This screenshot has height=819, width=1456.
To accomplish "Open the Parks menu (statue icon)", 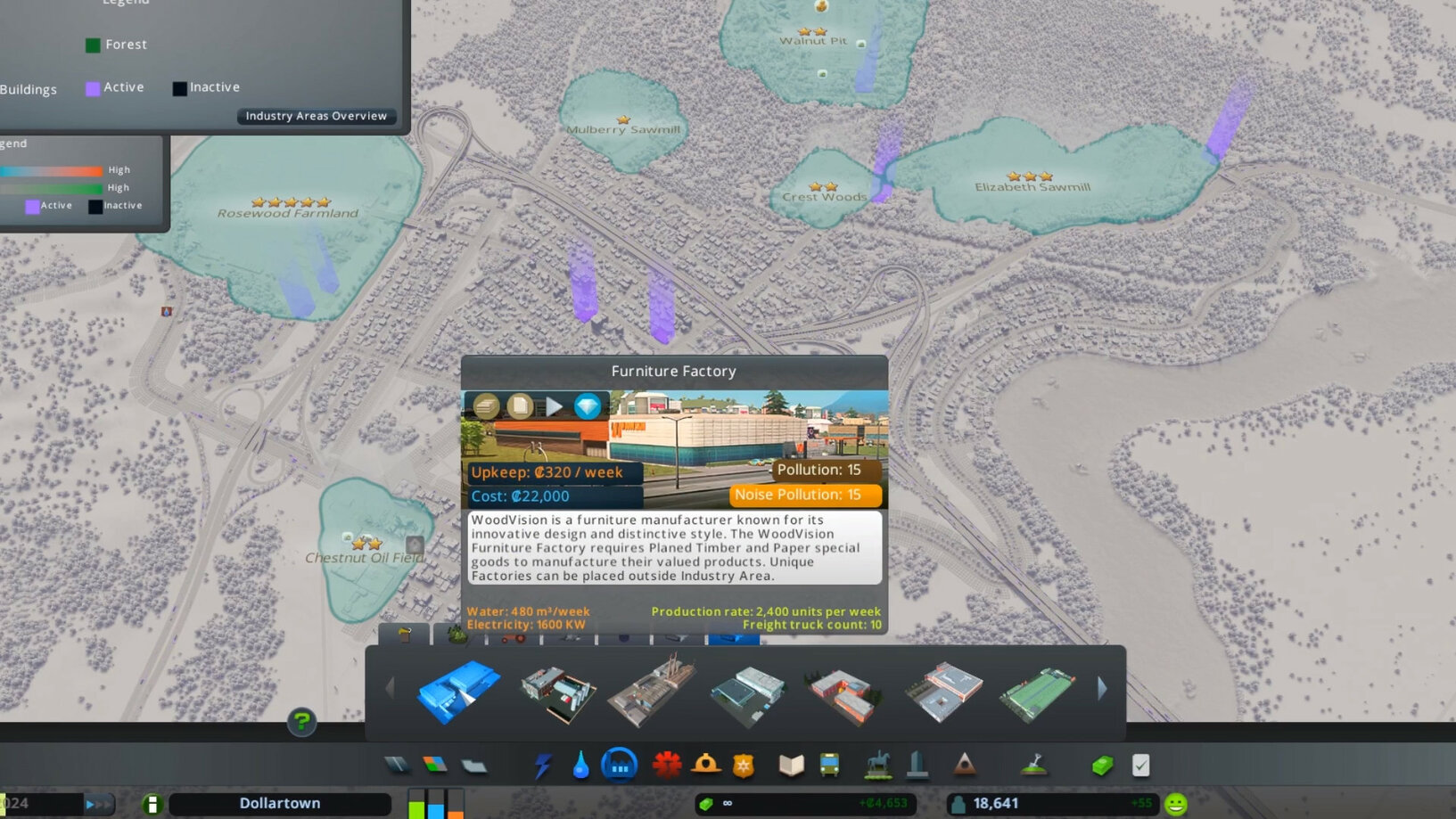I will click(878, 764).
